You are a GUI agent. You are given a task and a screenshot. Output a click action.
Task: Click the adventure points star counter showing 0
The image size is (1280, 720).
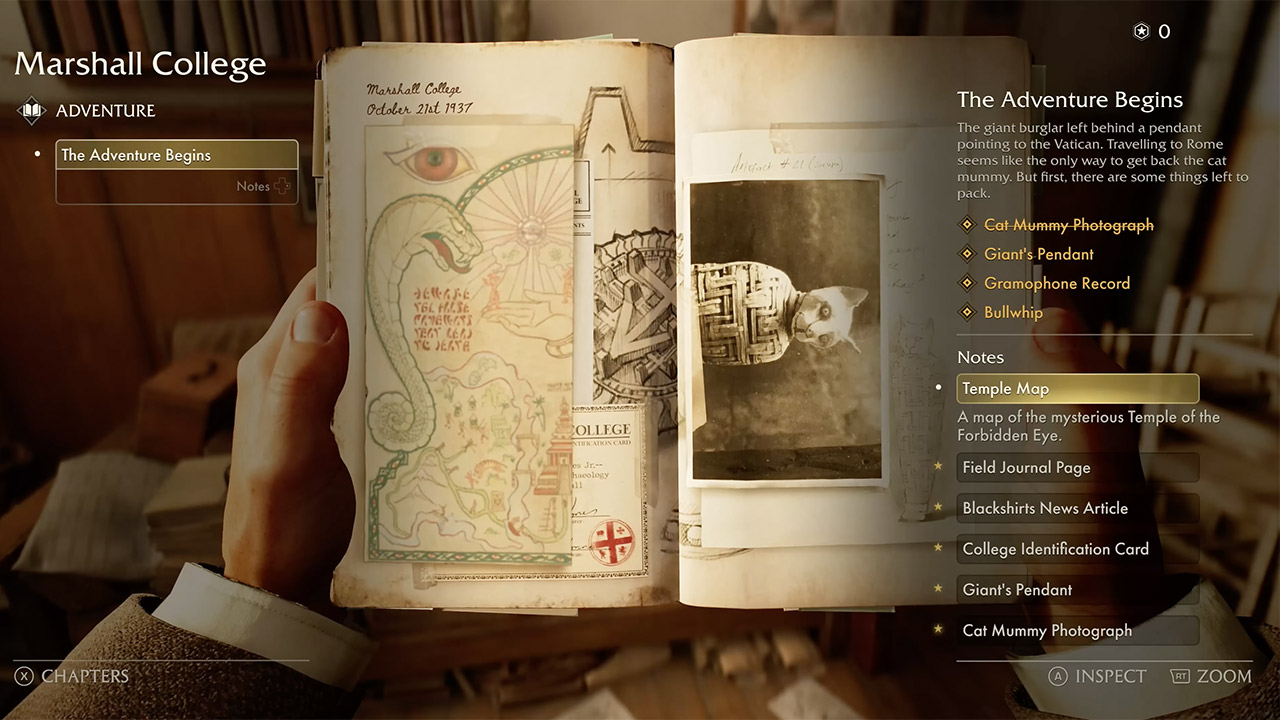point(1141,31)
